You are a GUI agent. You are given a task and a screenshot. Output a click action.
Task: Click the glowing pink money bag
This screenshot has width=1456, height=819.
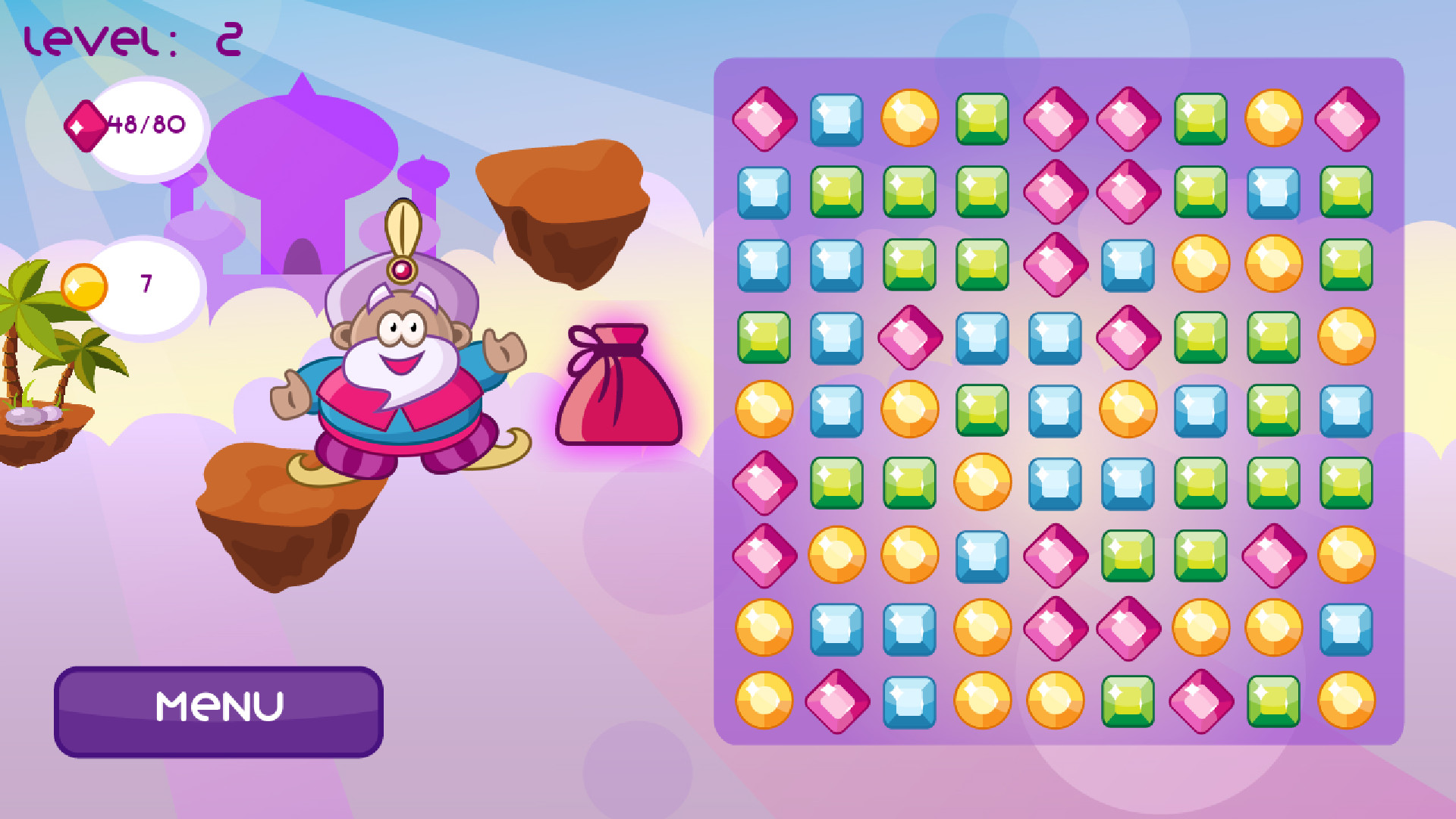pos(618,387)
